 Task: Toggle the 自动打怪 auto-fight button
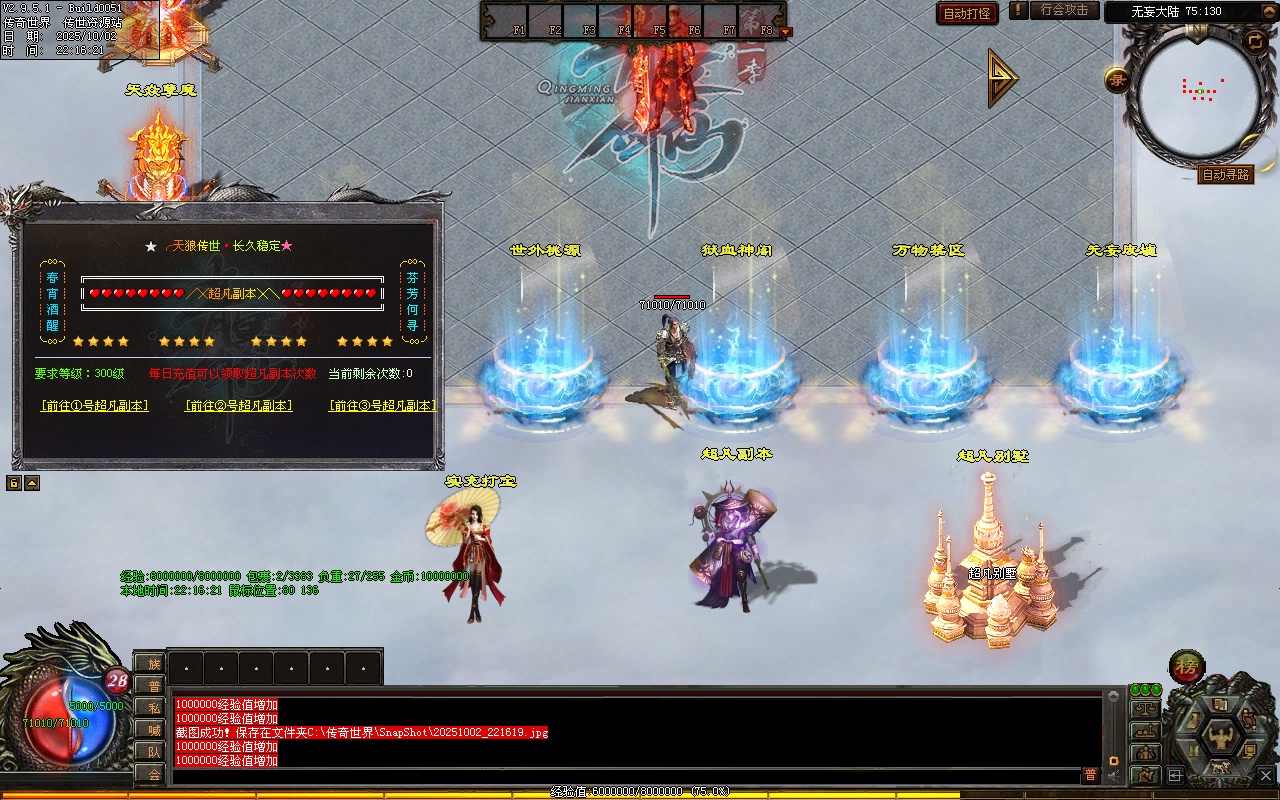click(x=967, y=13)
